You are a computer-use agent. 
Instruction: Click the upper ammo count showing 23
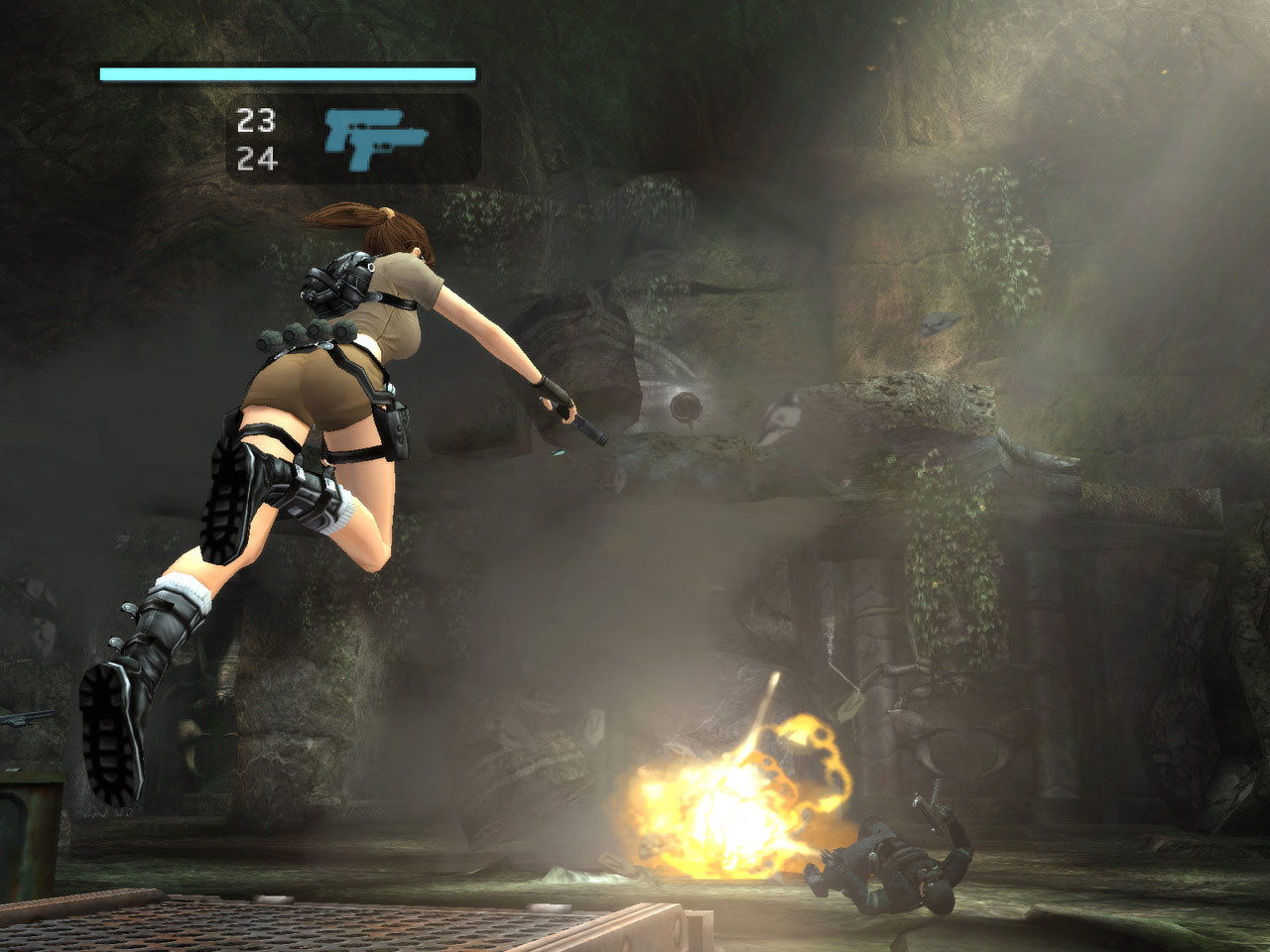point(256,119)
